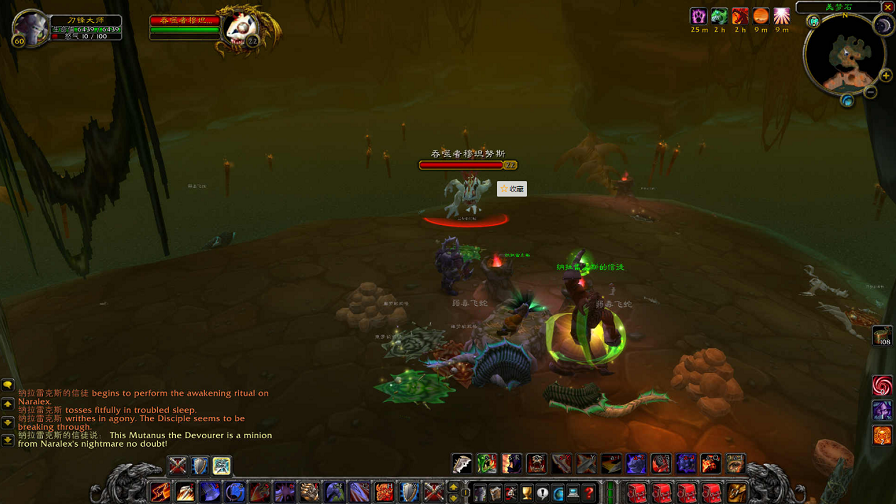This screenshot has width=896, height=504.
Task: Close the minimap with the X button
Action: [888, 7]
